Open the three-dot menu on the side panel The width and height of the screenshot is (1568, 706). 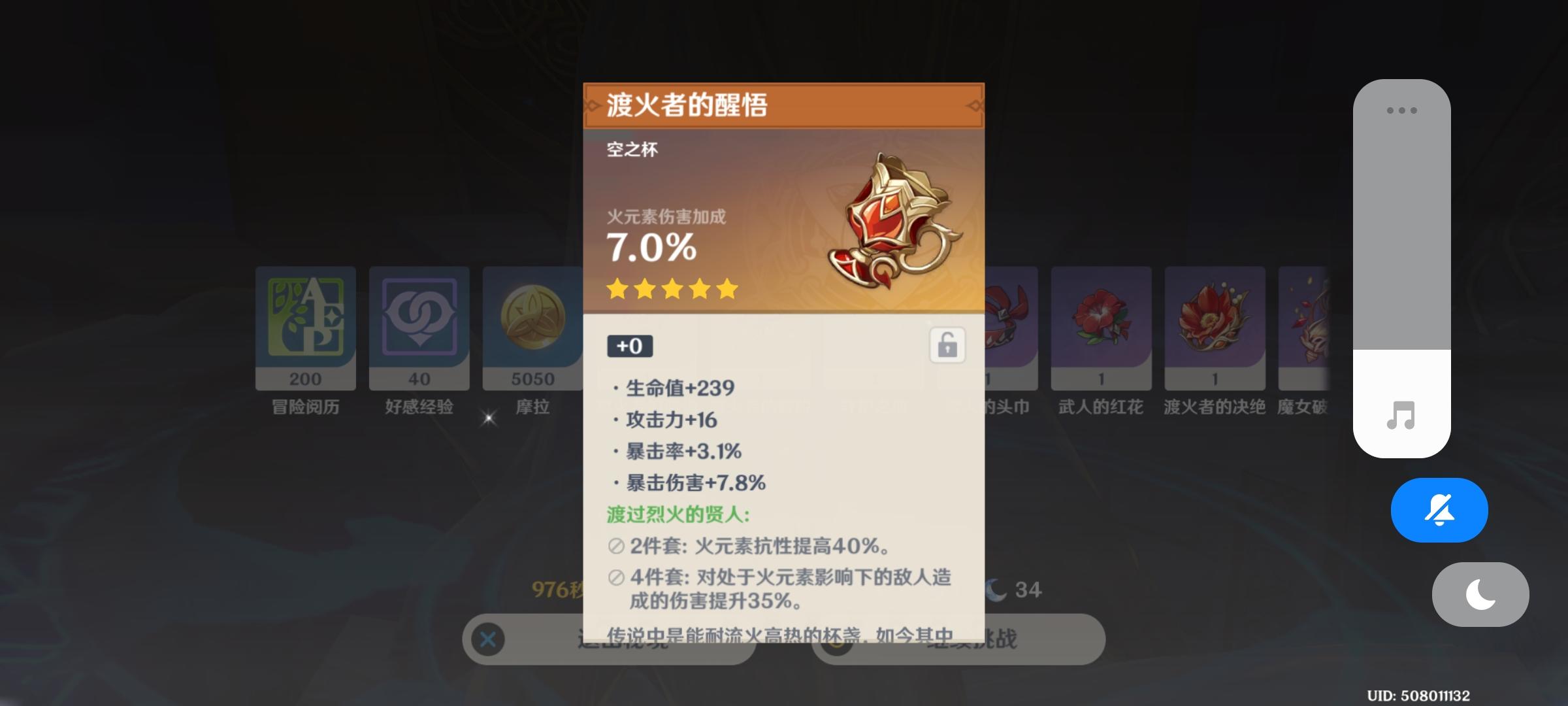pyautogui.click(x=1402, y=111)
